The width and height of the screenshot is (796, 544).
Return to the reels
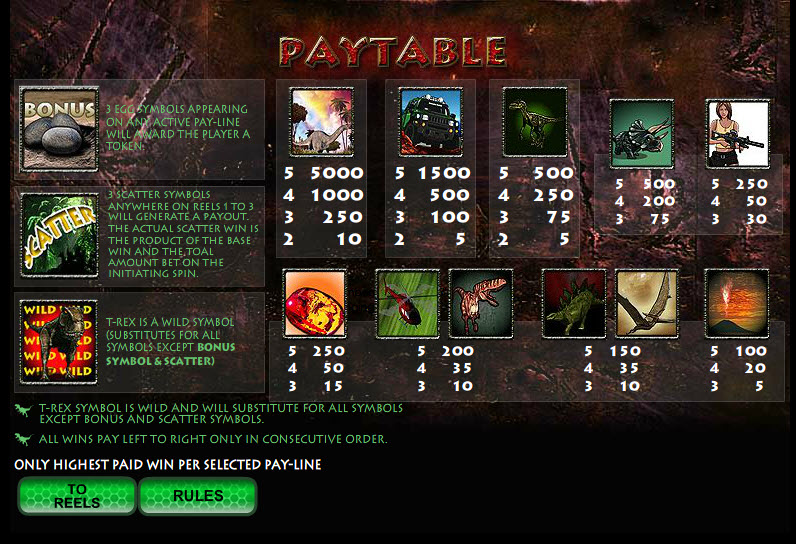(x=77, y=496)
